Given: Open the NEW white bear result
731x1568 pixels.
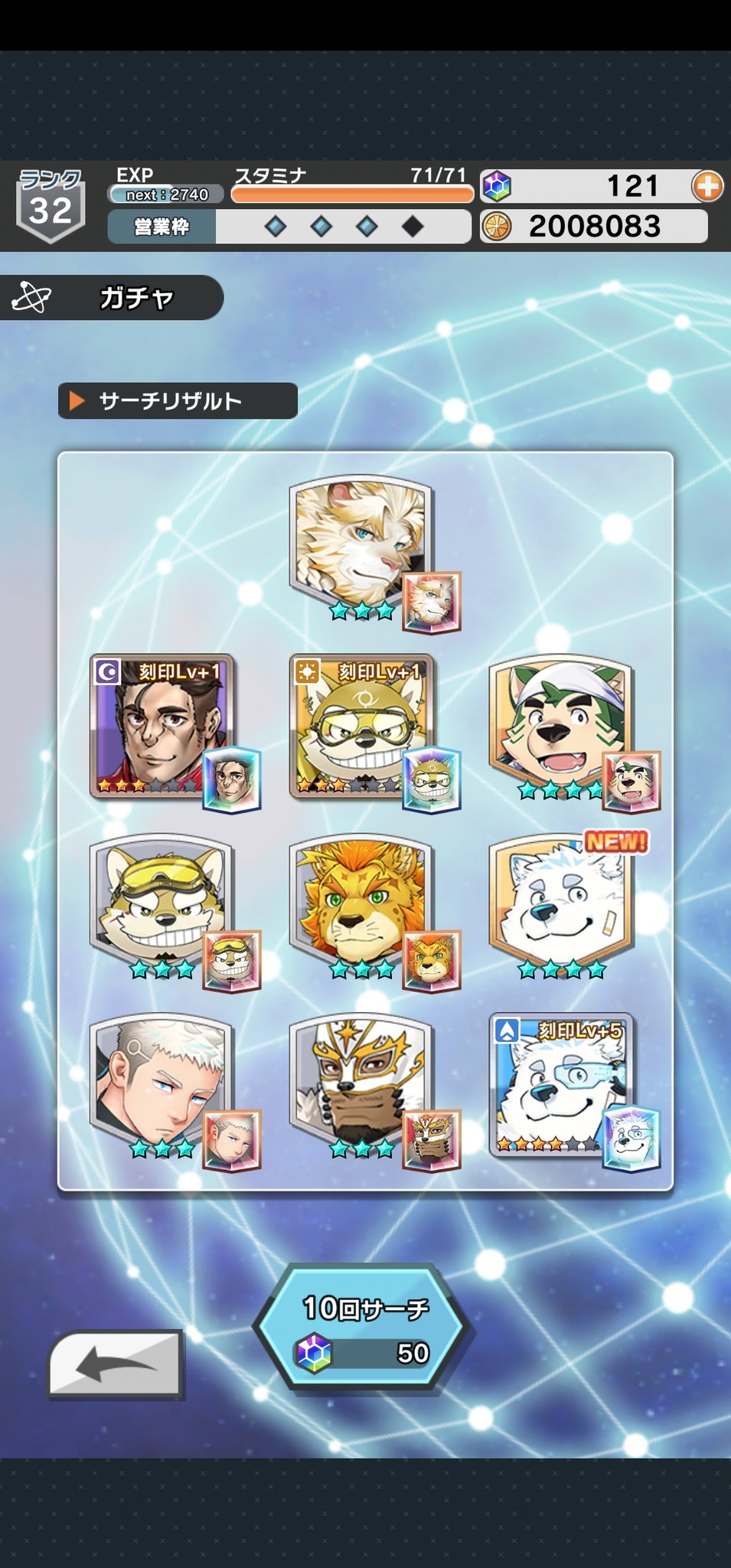Looking at the screenshot, I should [x=561, y=902].
